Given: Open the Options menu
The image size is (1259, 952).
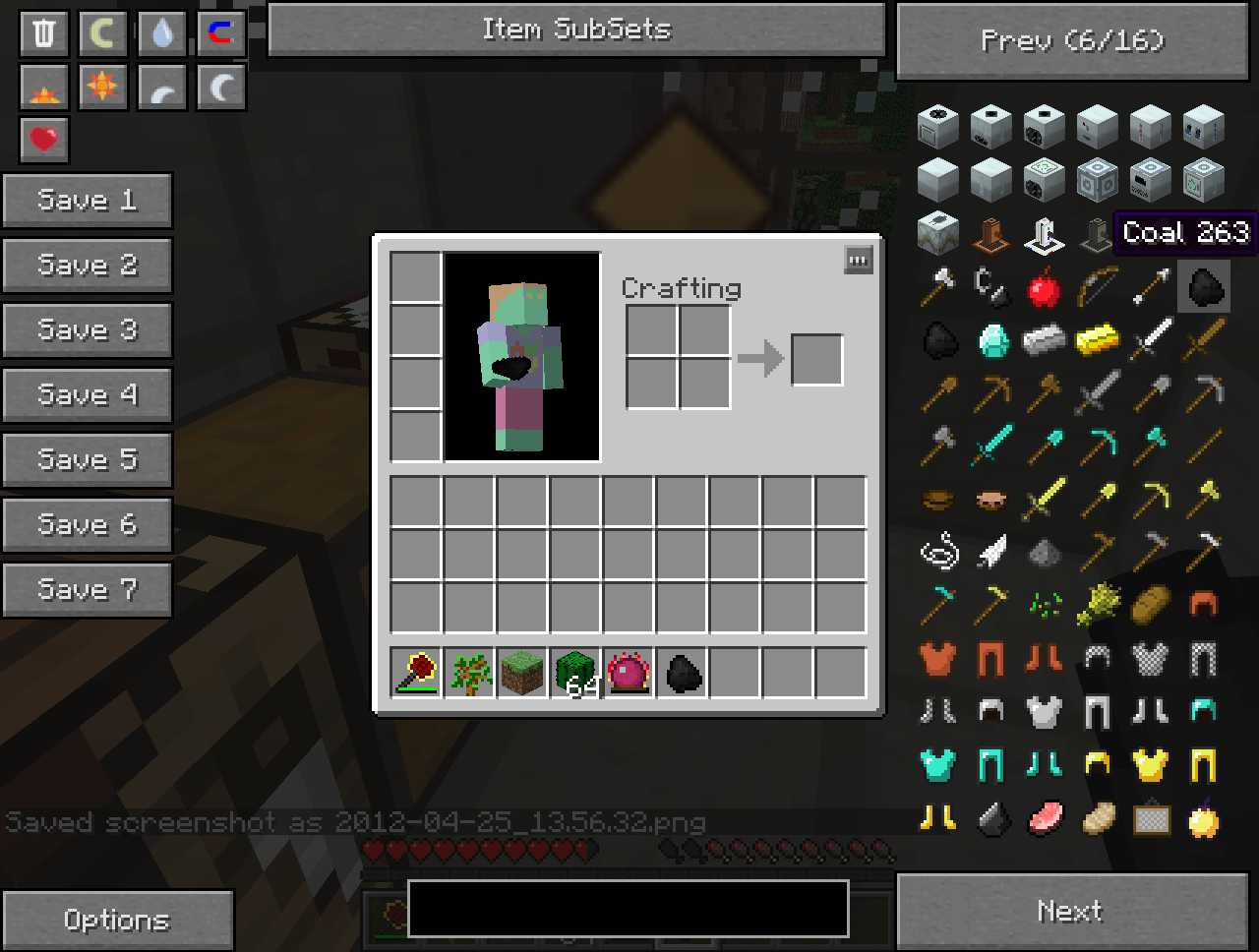Looking at the screenshot, I should coord(117,920).
